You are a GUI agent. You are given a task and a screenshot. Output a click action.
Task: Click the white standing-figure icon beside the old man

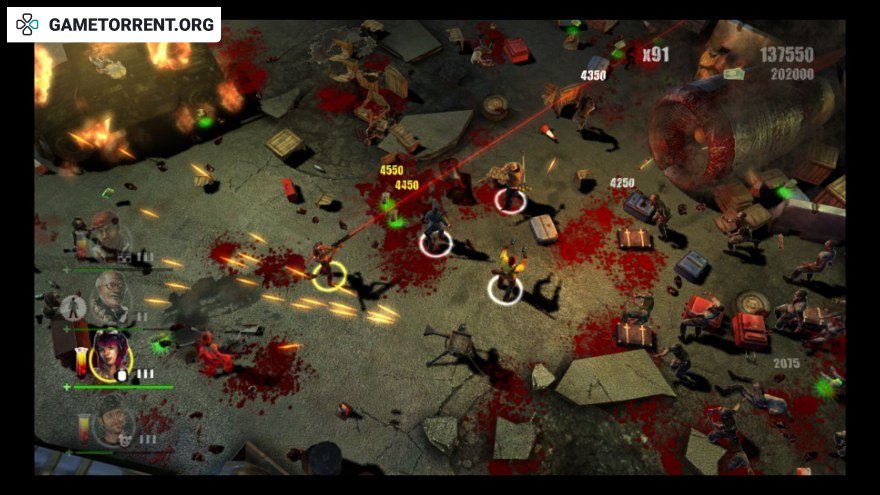pos(71,307)
